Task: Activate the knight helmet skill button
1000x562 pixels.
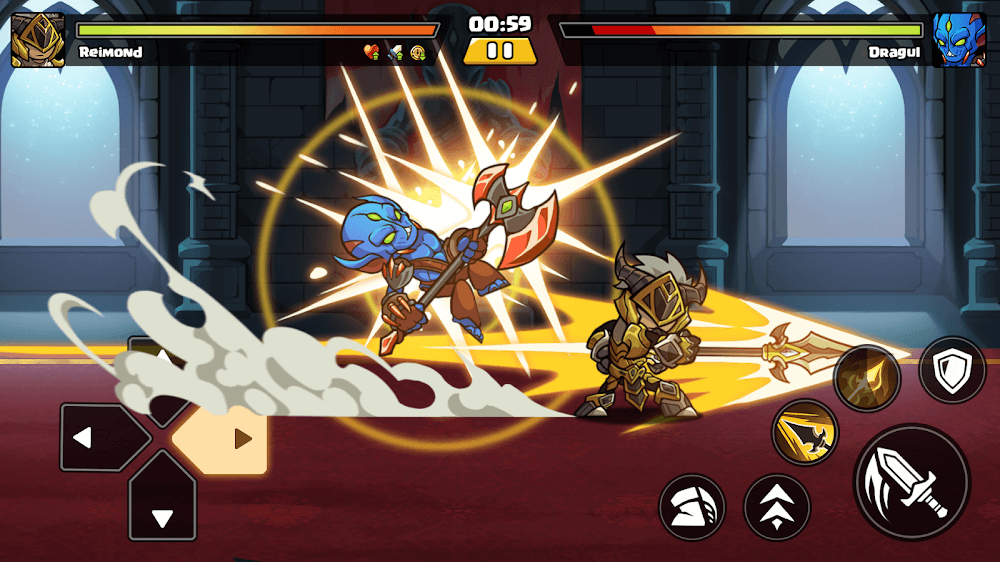Action: pyautogui.click(x=691, y=507)
